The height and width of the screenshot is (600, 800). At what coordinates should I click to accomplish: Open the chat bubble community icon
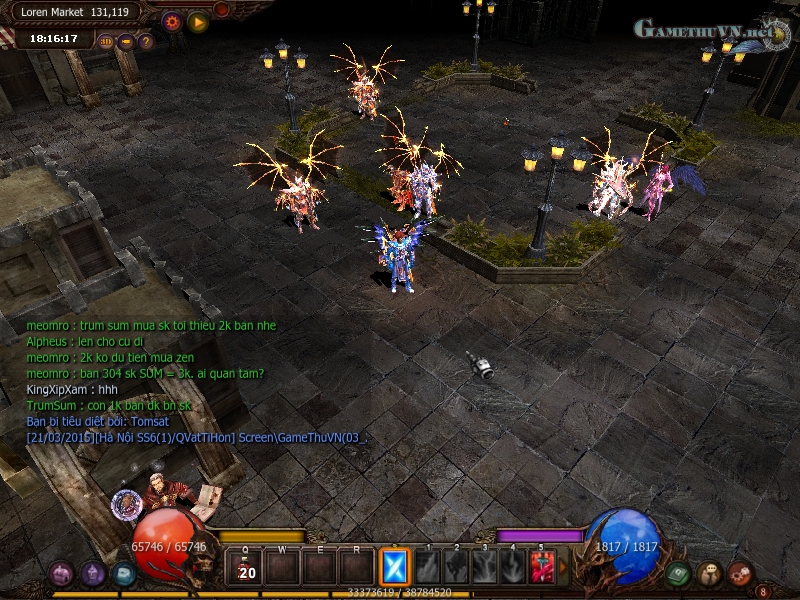pos(709,574)
